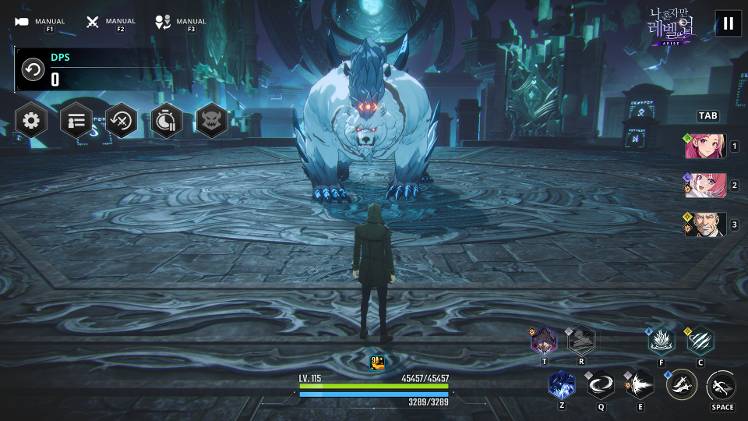Viewport: 748px width, 421px height.
Task: Activate the ice spikes skill icon
Action: 660,341
